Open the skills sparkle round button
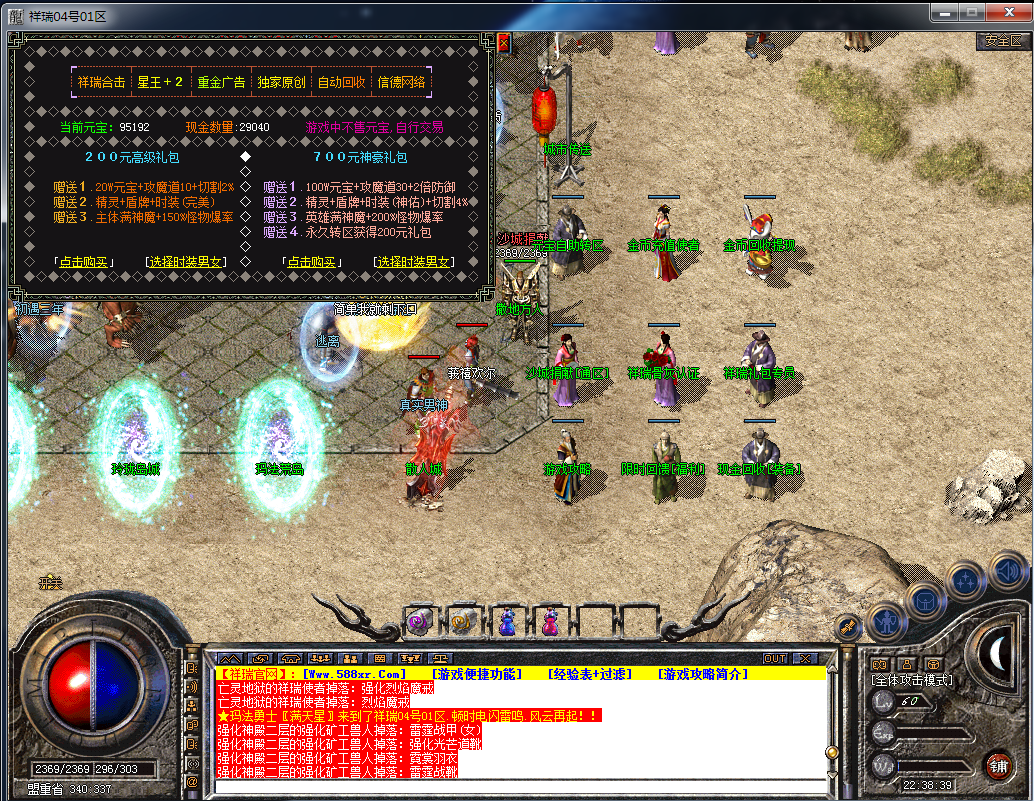The height and width of the screenshot is (801, 1034). point(967,580)
